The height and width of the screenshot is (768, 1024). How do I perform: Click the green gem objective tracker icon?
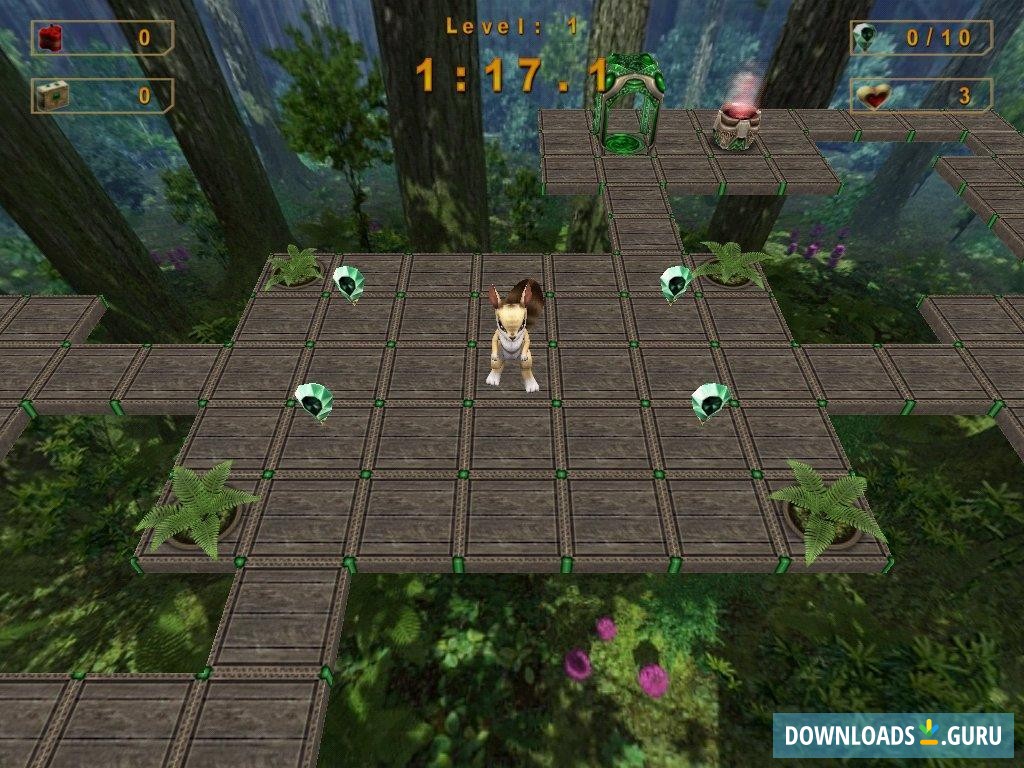tap(867, 38)
